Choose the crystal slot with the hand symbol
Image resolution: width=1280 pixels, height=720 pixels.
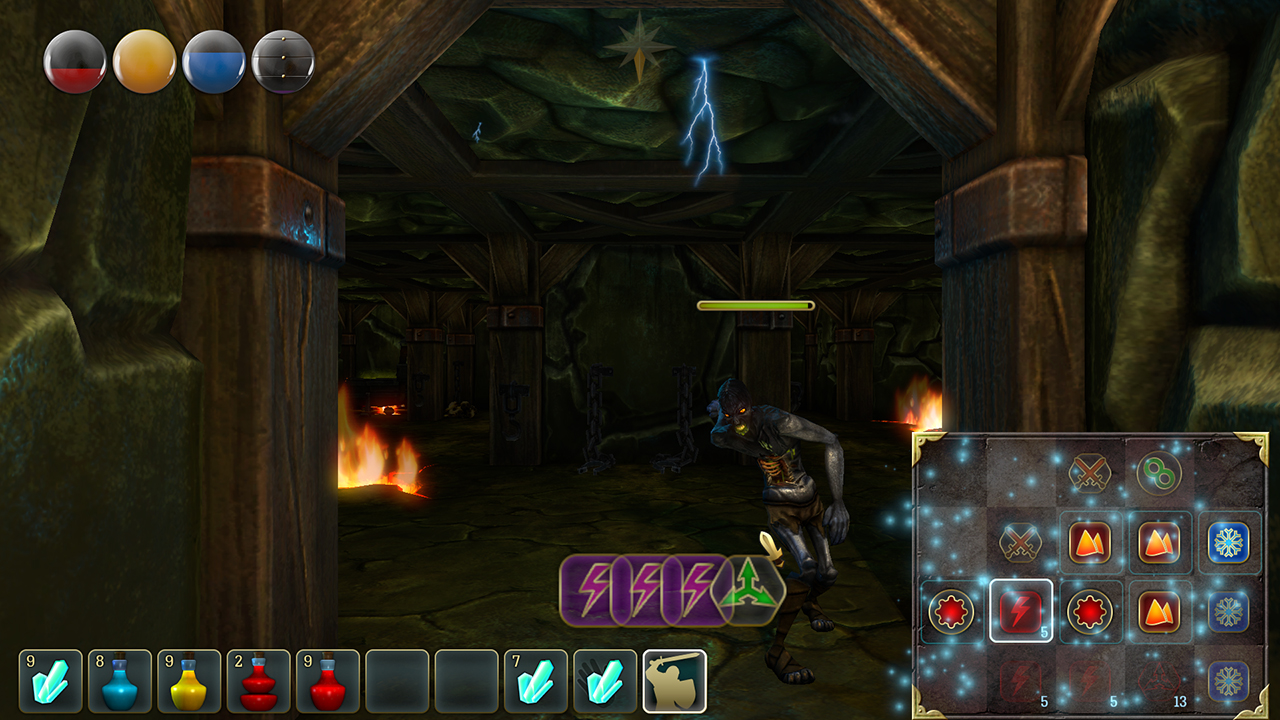tap(604, 681)
